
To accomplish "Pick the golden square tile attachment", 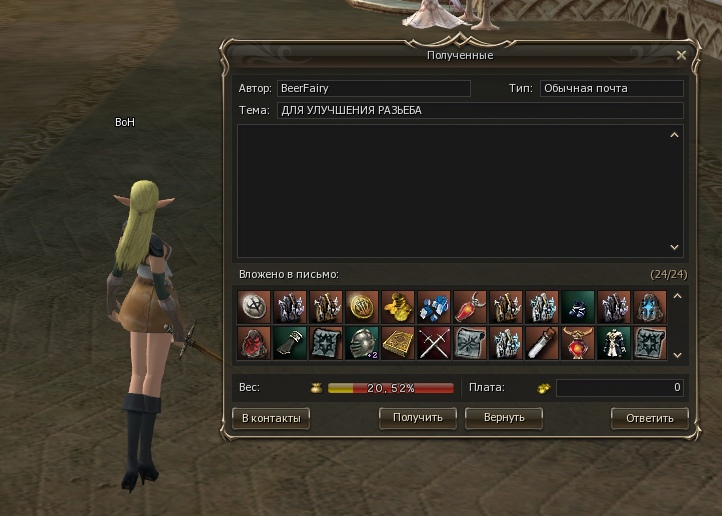I will pyautogui.click(x=398, y=343).
